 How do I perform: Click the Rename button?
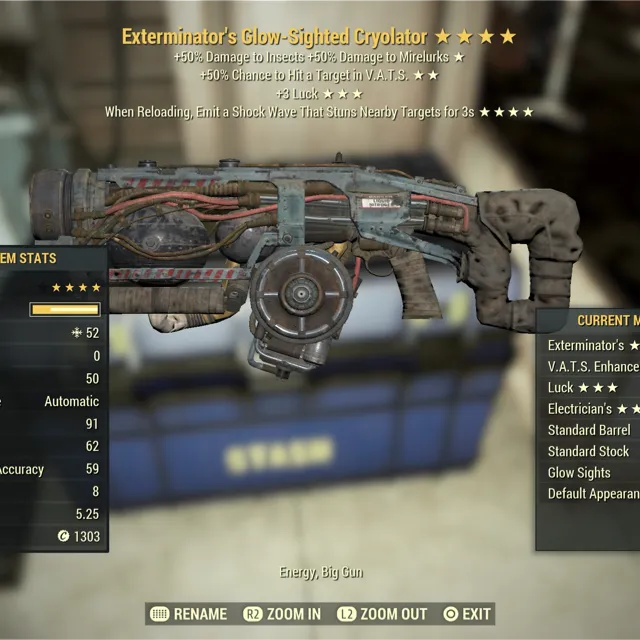click(188, 614)
